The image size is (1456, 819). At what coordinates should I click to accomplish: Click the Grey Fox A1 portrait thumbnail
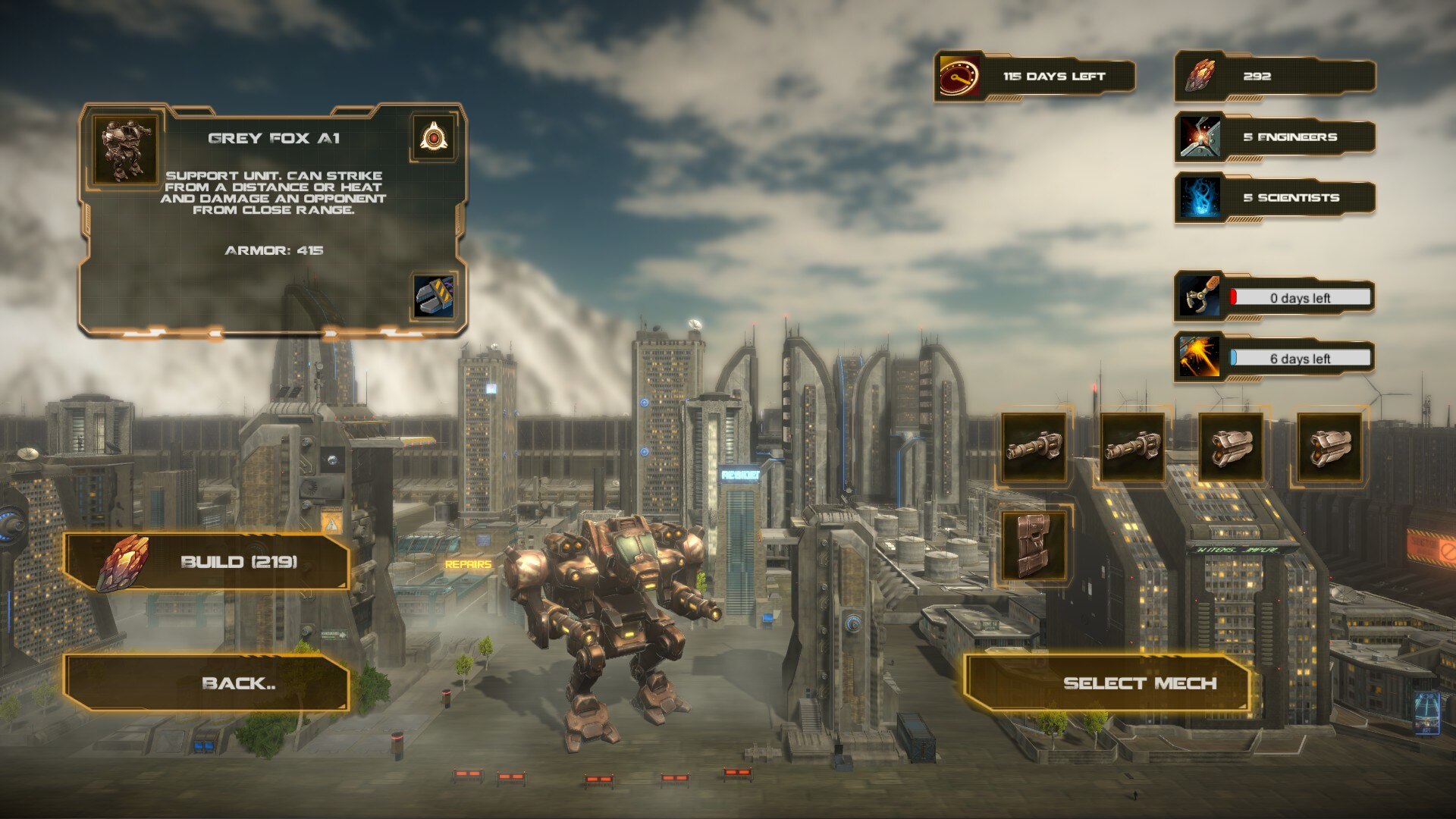click(x=125, y=149)
